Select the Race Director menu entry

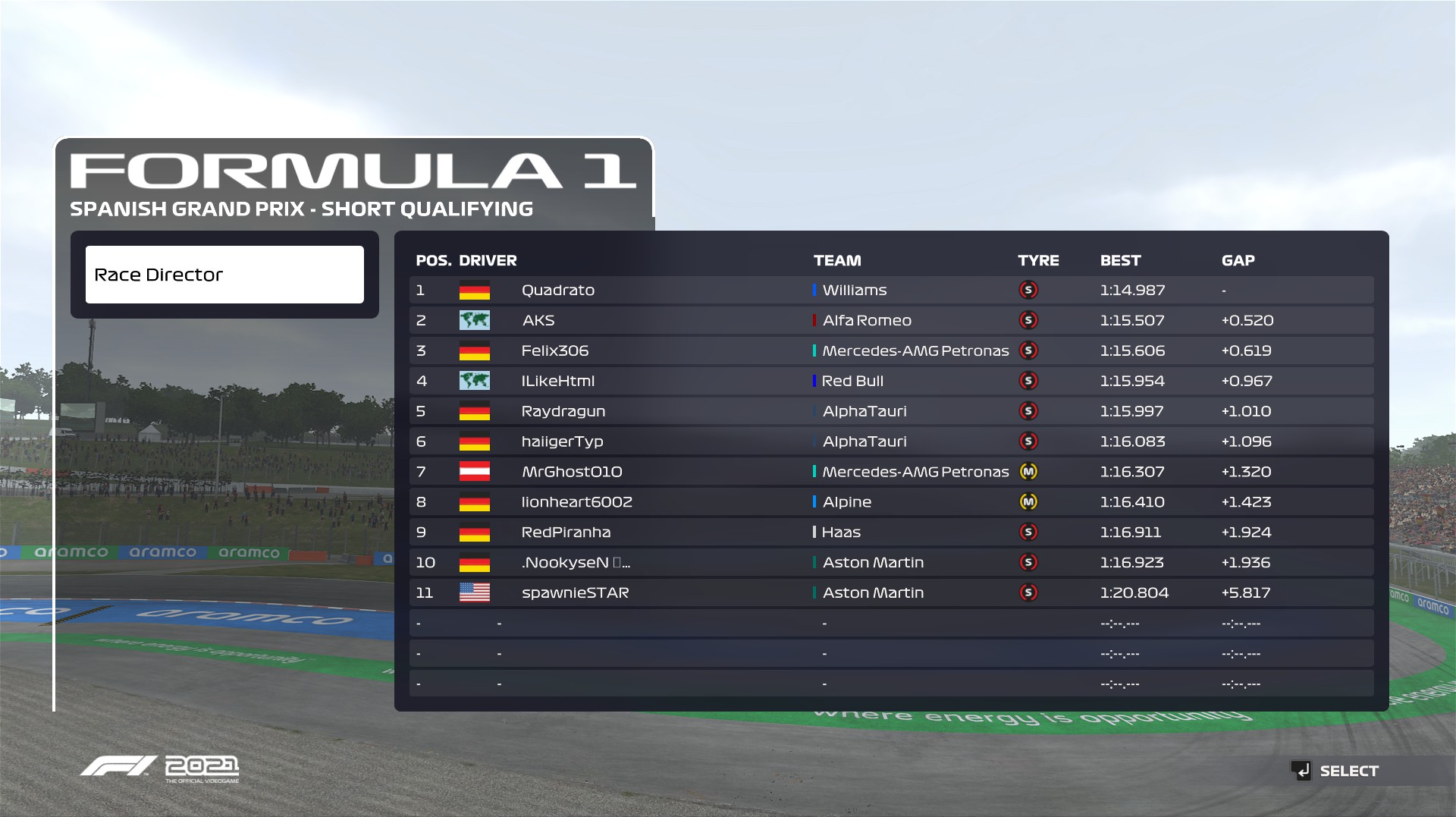coord(224,275)
